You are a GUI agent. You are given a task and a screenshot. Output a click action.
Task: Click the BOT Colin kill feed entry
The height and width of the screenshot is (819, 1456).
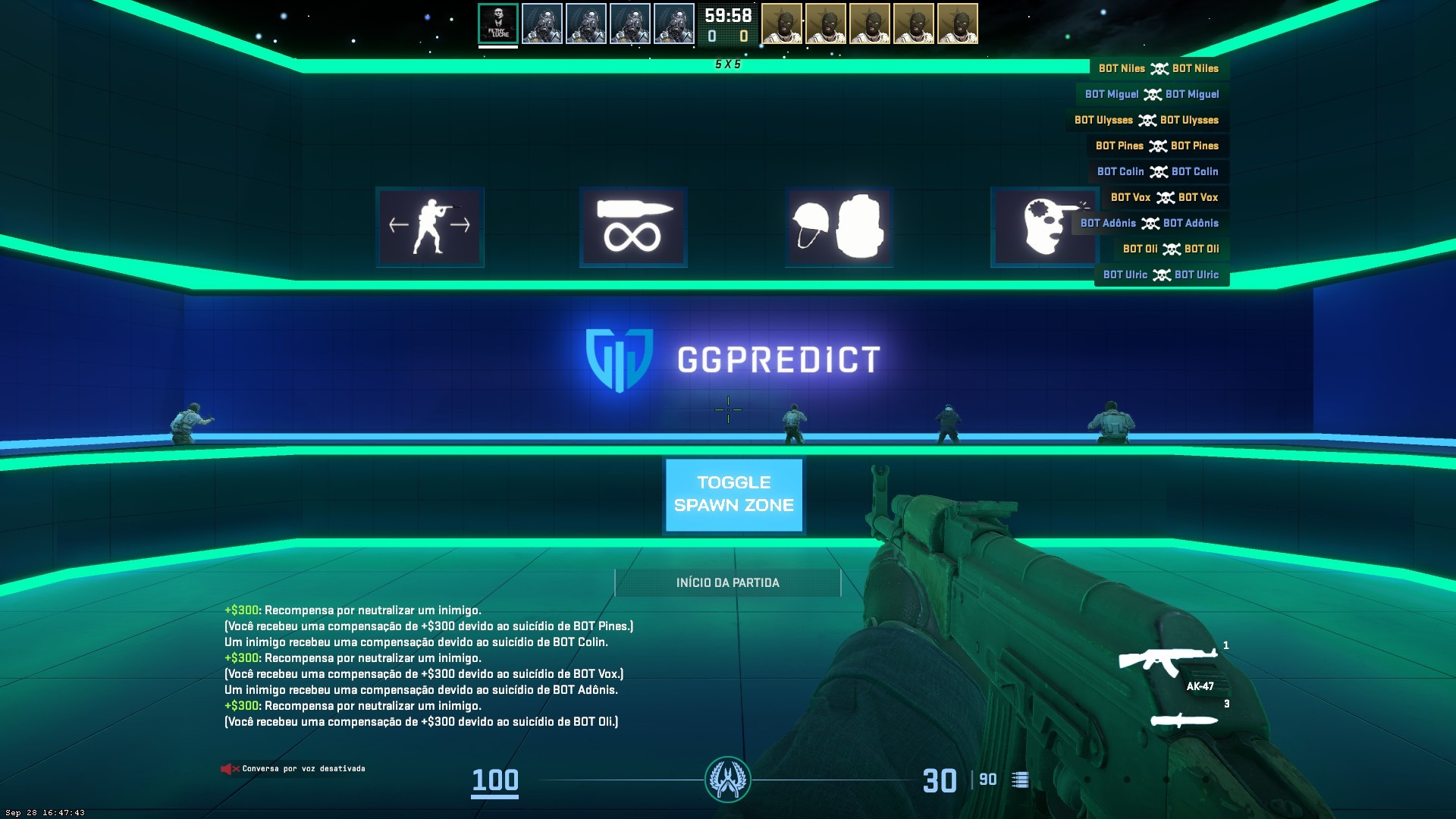(1158, 172)
